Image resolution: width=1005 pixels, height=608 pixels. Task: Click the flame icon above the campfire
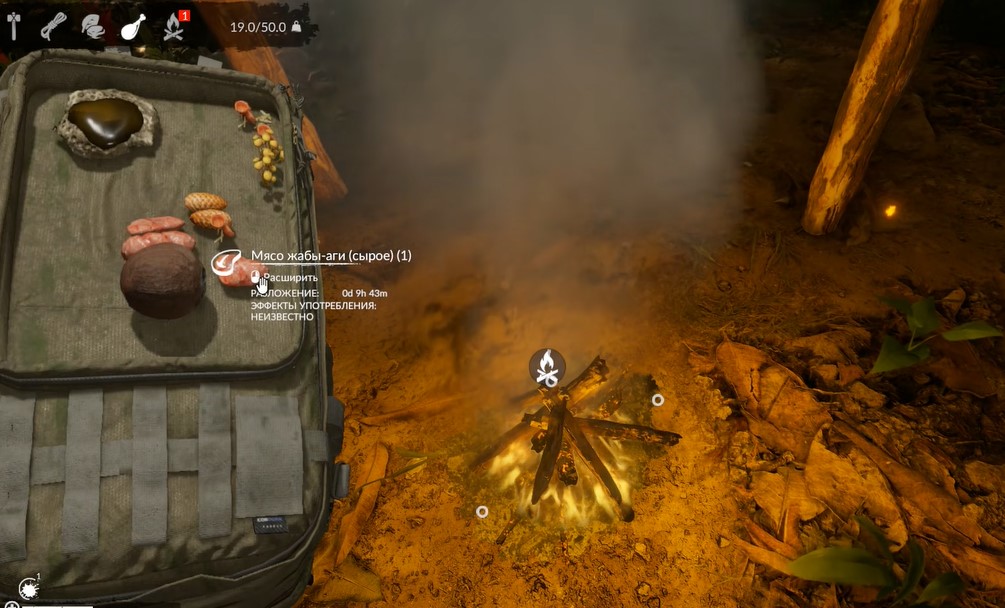(x=547, y=366)
